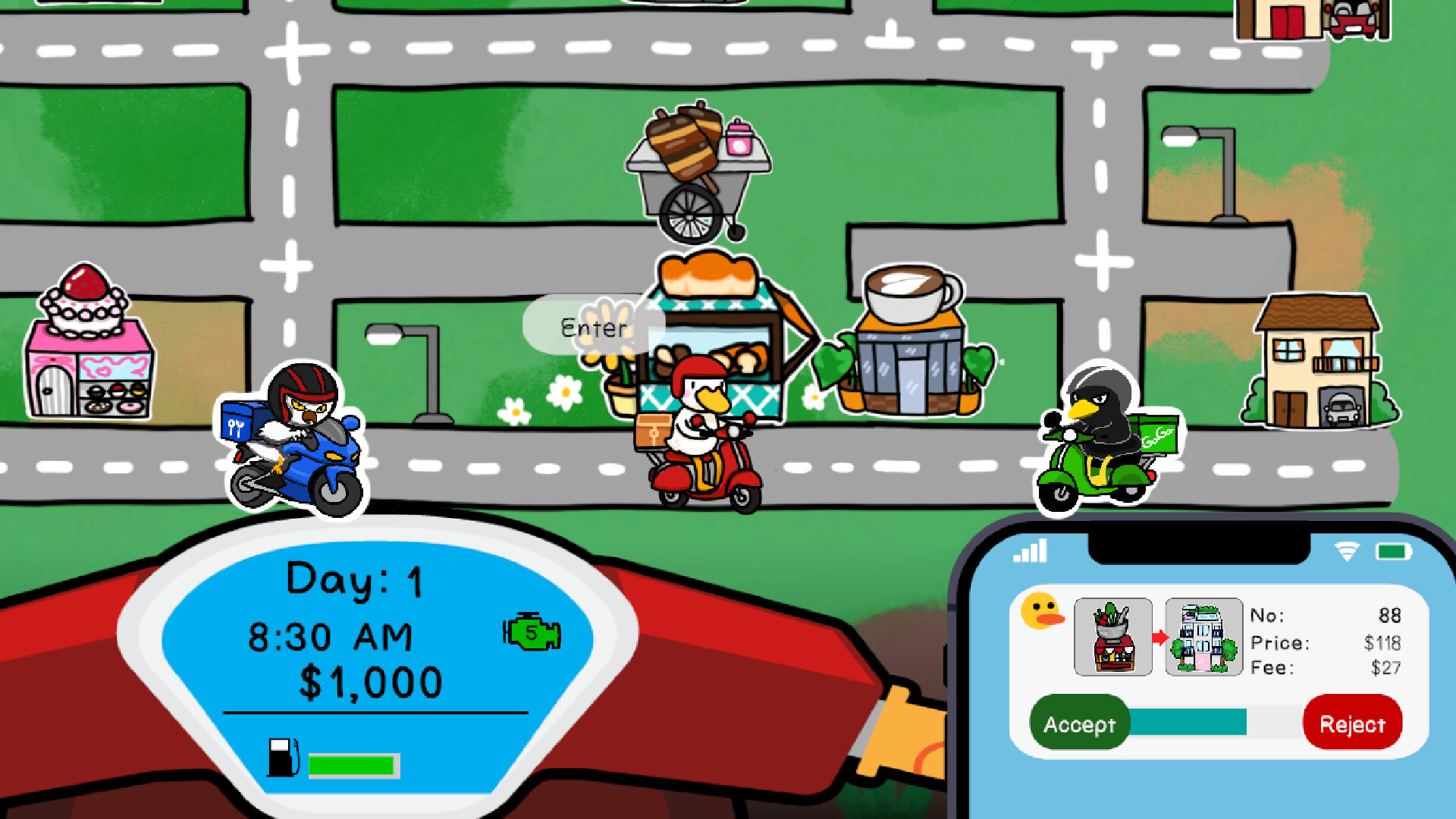Click the green fuel level bar

point(352,766)
